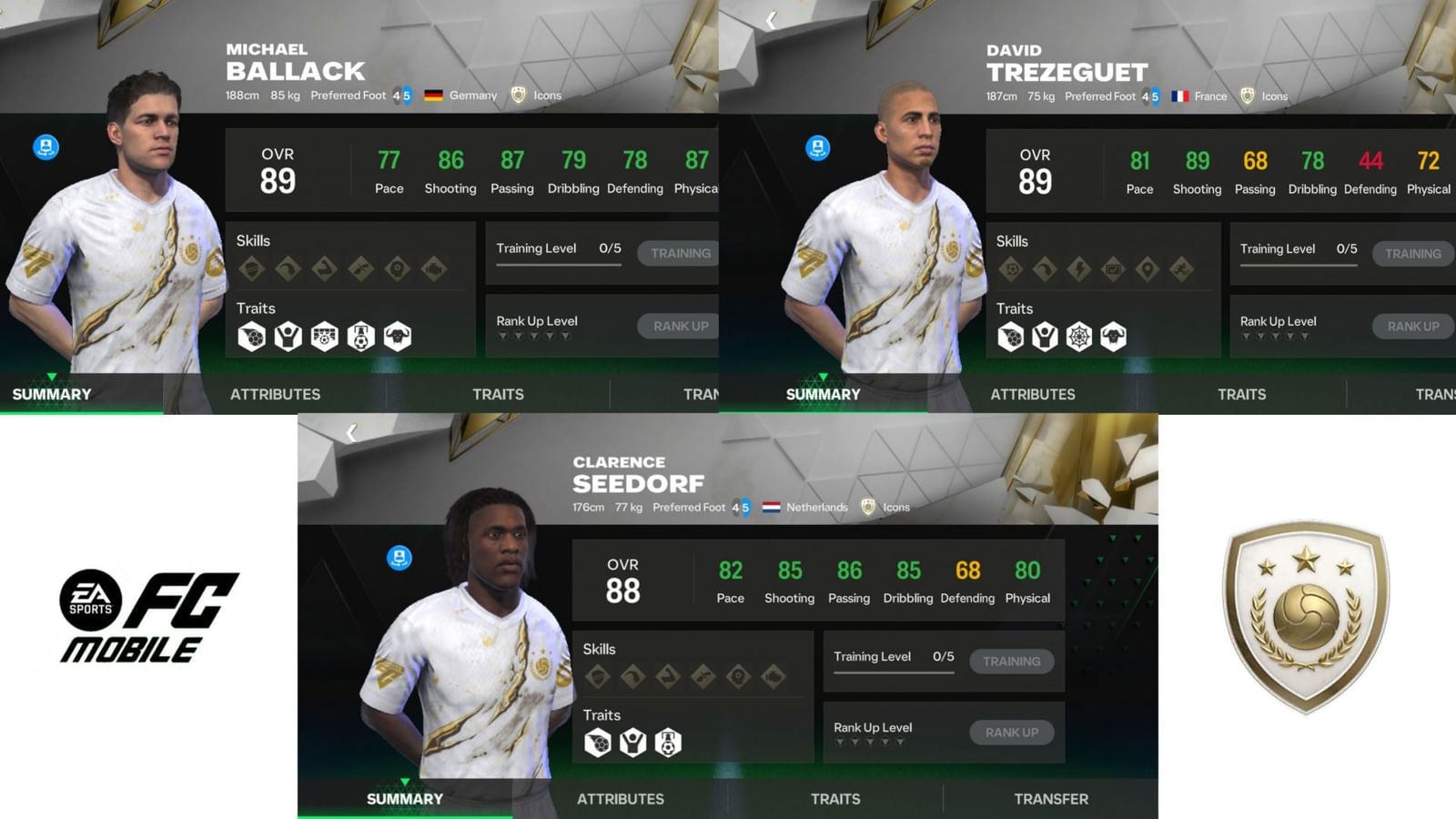Expand the first Rank Up Level arrow for Ballack

click(x=504, y=335)
